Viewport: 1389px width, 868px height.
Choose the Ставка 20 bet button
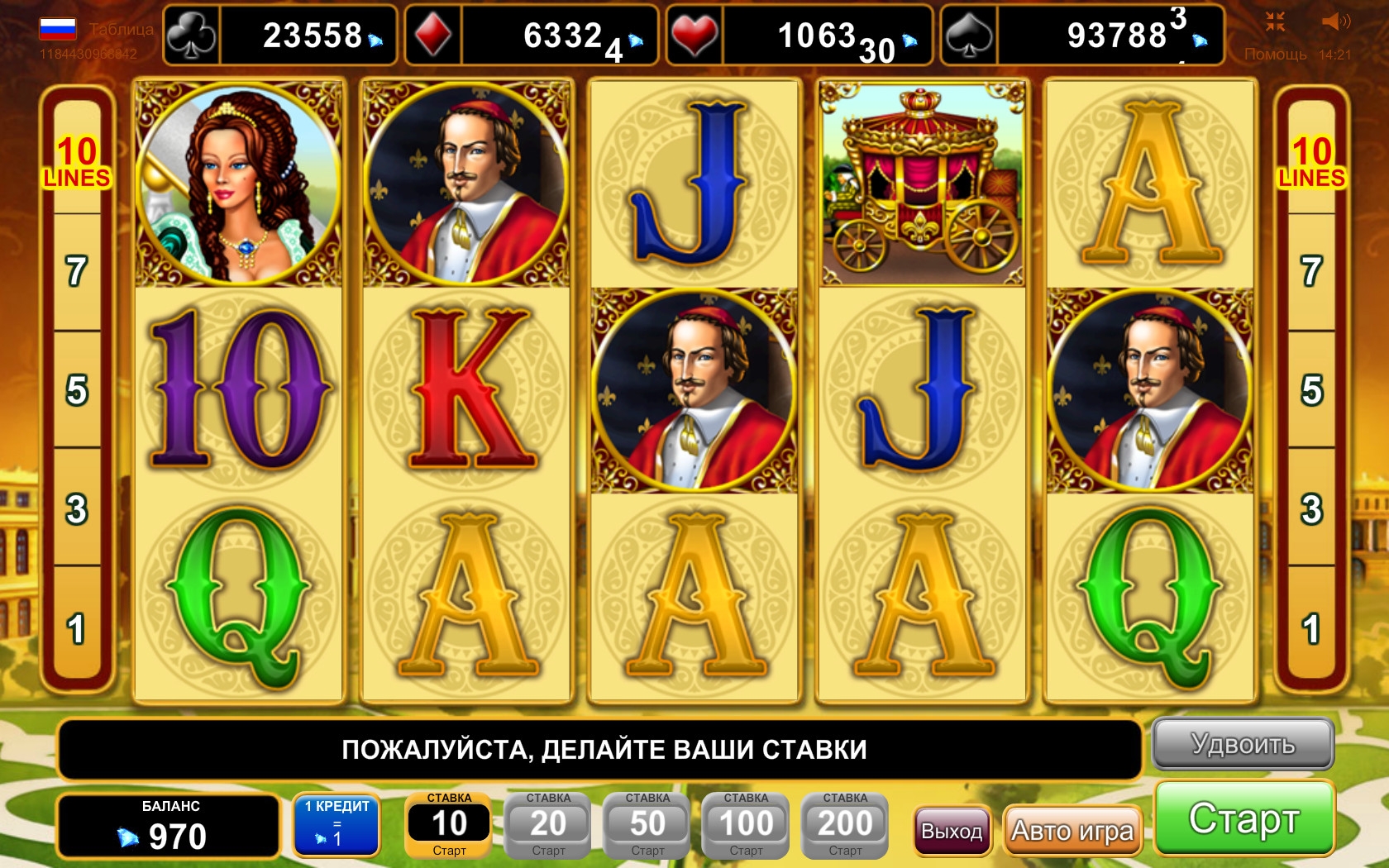coord(548,824)
